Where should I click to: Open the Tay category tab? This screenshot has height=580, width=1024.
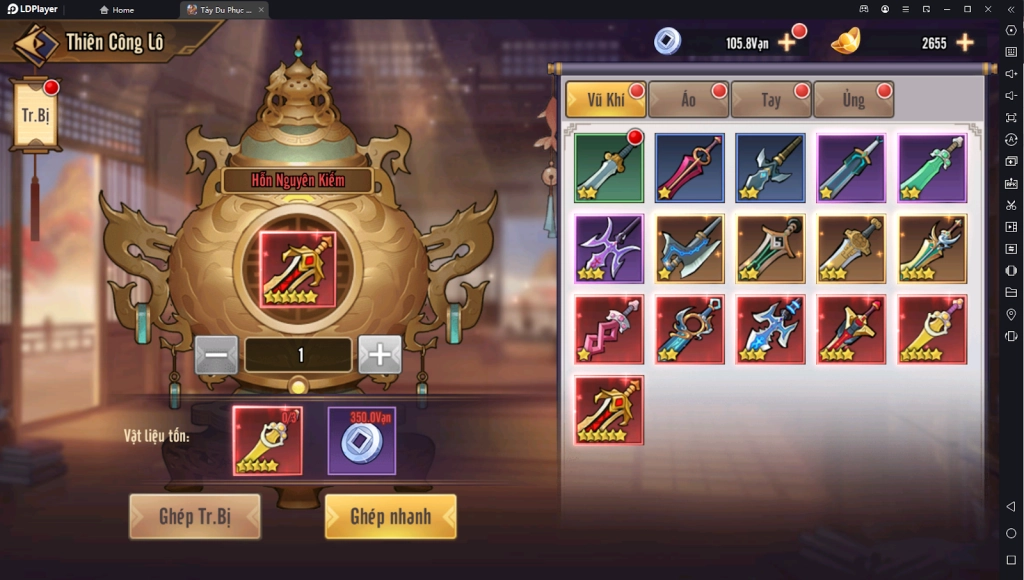click(x=770, y=100)
